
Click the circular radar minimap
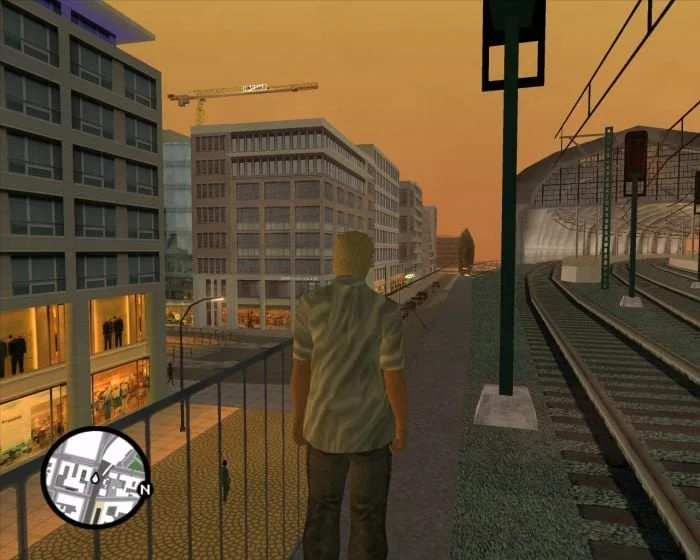point(94,477)
